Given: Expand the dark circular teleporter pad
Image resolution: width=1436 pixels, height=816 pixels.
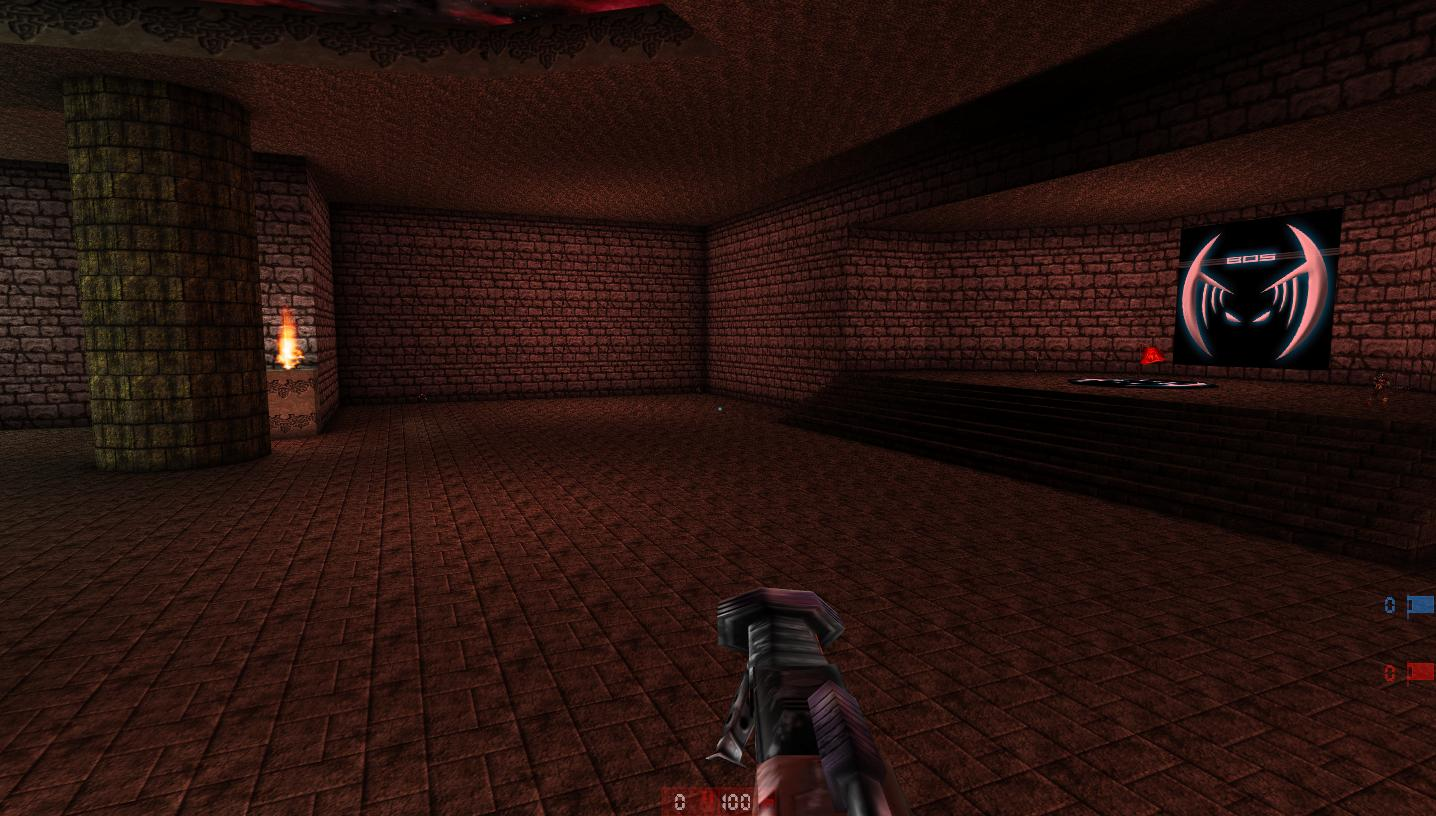Looking at the screenshot, I should [1143, 382].
